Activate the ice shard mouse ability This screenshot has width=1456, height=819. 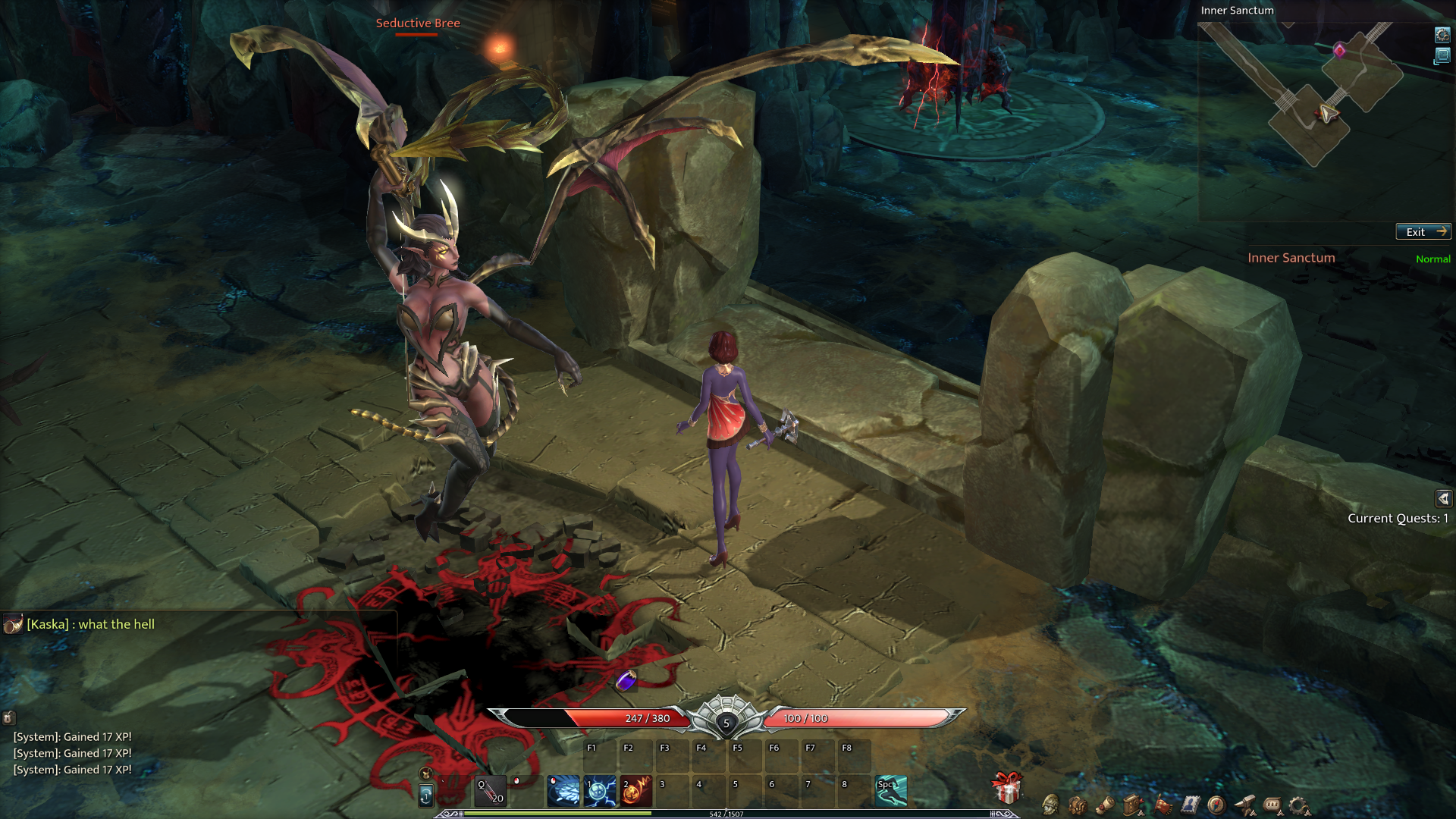(x=563, y=791)
